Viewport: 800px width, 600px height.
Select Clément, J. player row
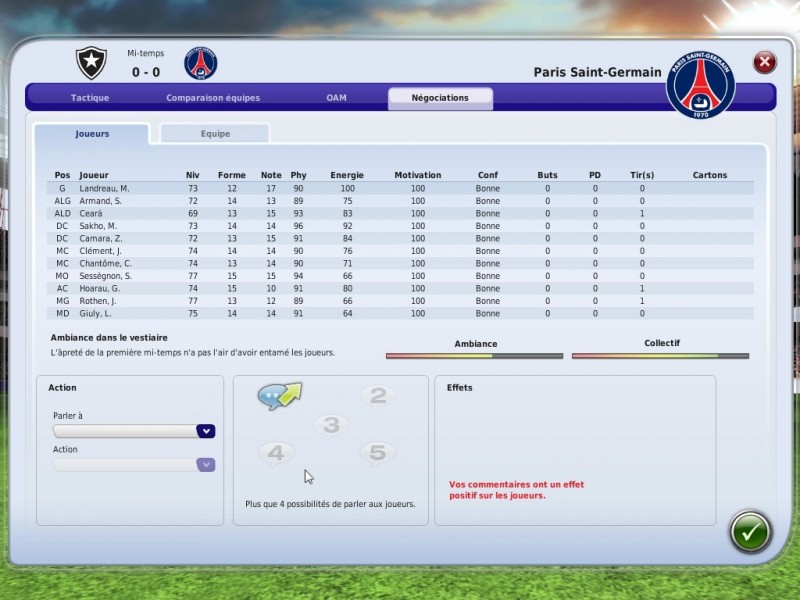[x=100, y=251]
